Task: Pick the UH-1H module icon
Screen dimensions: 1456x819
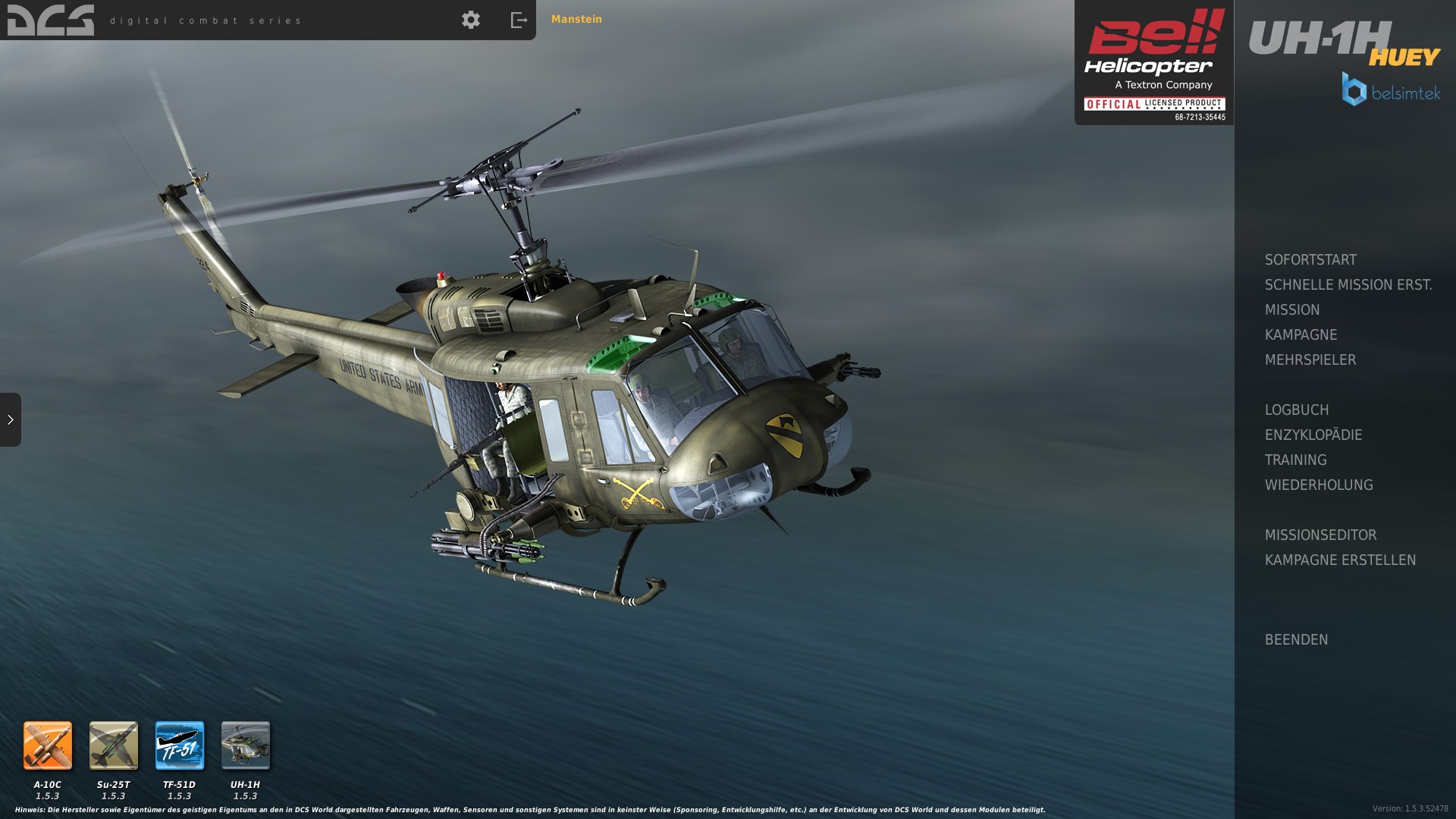Action: coord(246,745)
